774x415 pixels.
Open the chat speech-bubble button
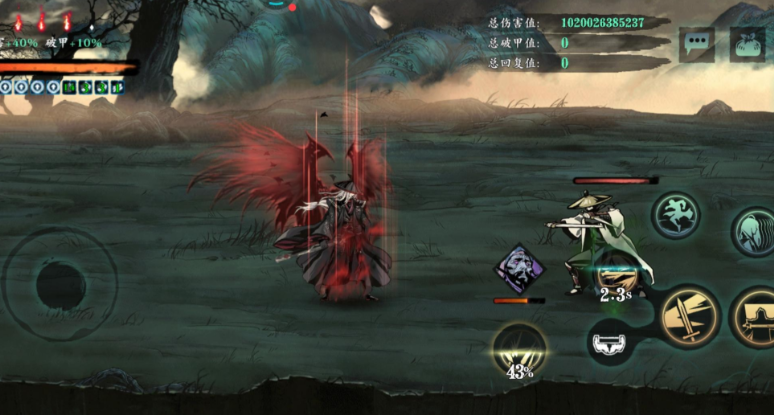click(x=696, y=44)
